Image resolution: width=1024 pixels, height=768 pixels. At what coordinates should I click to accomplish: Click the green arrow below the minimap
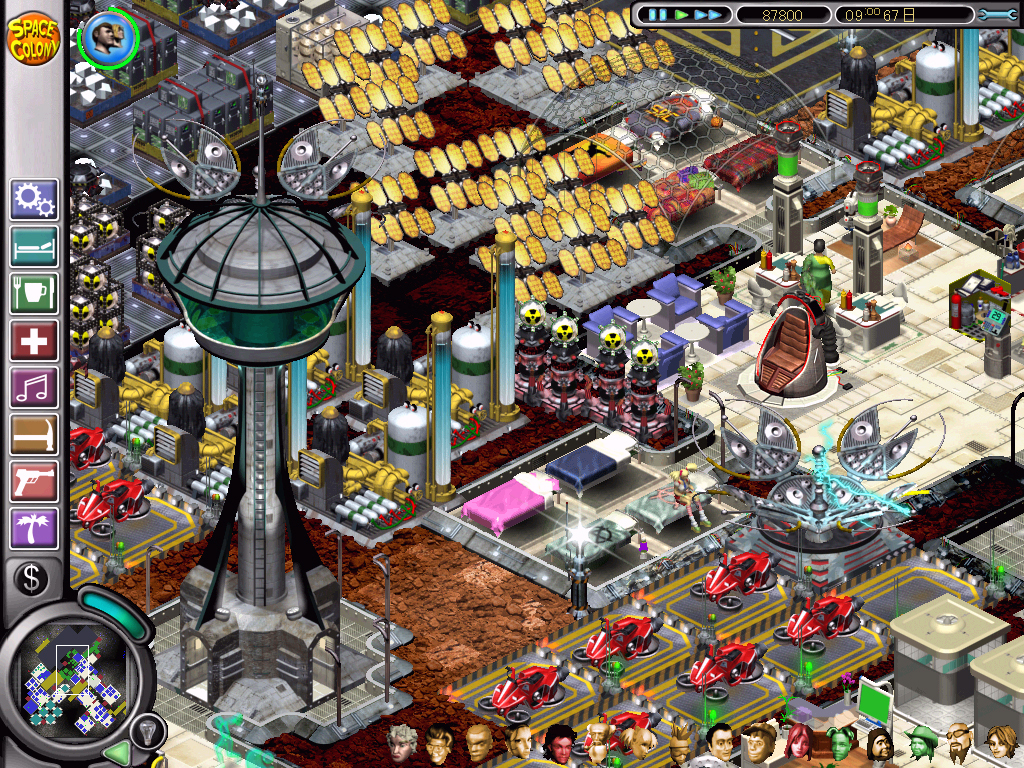tap(117, 752)
